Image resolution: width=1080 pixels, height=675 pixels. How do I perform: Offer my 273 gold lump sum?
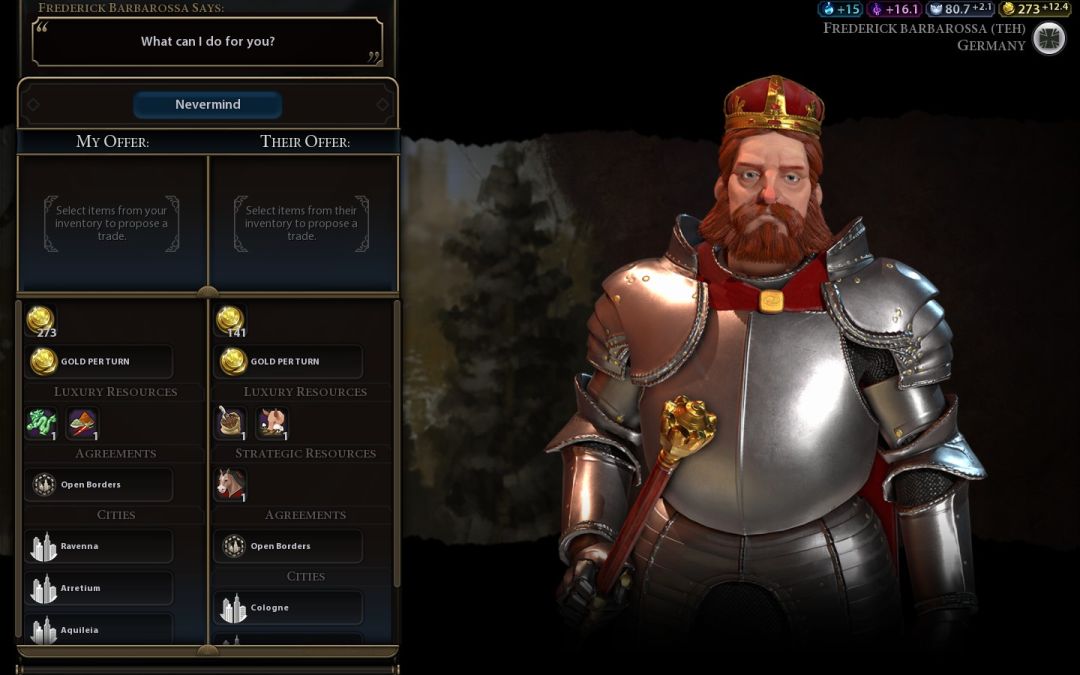tap(41, 321)
